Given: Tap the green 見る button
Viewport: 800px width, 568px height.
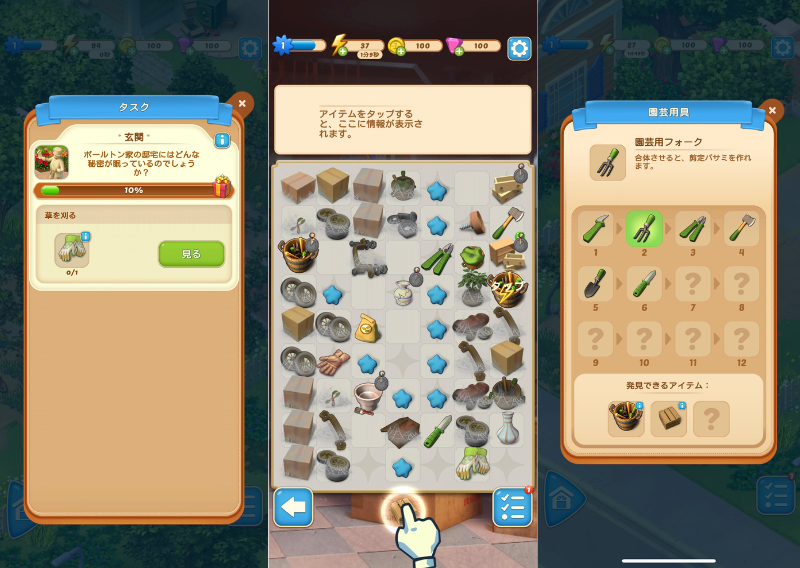Looking at the screenshot, I should point(191,254).
